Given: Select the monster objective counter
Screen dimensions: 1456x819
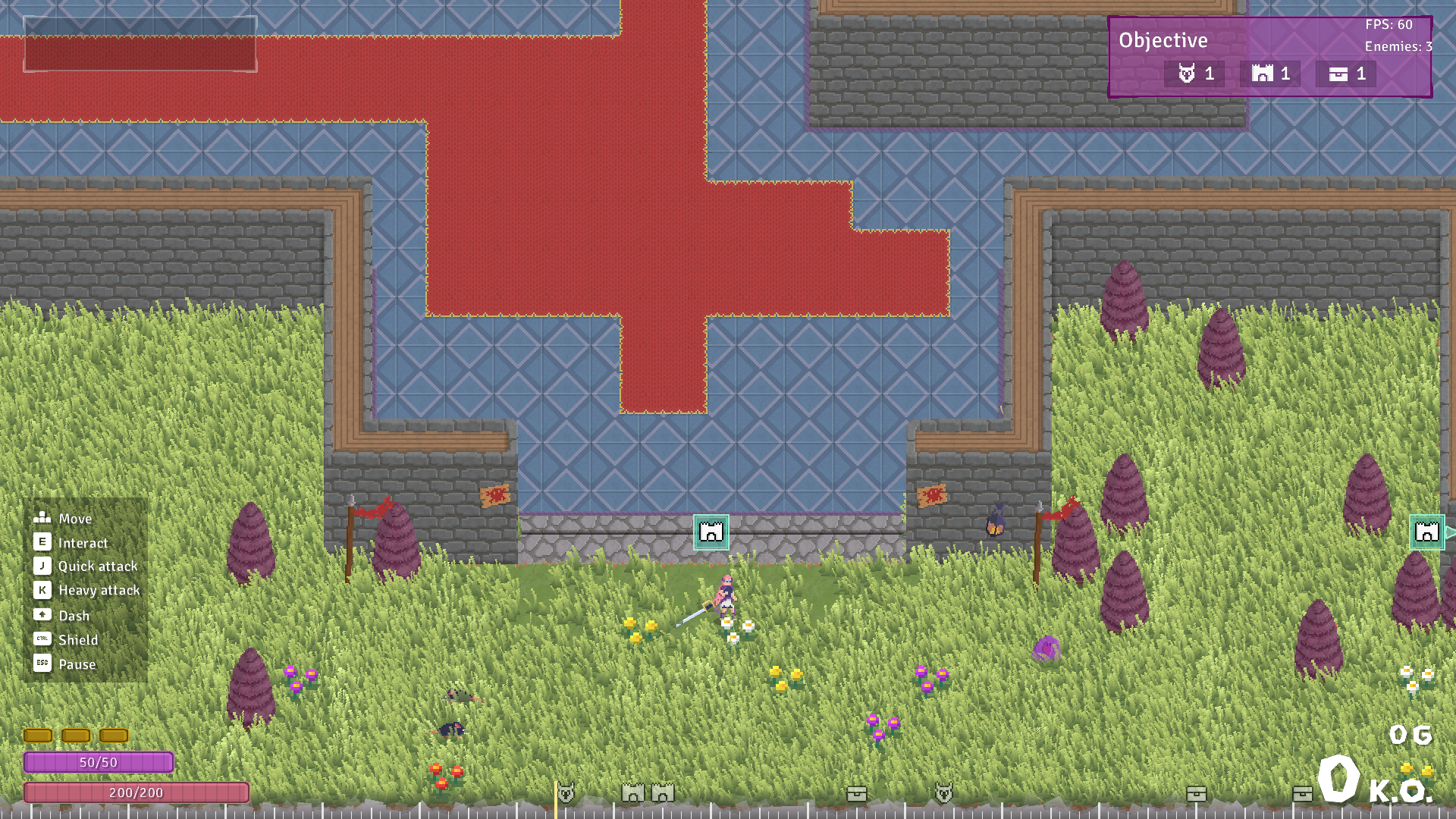Looking at the screenshot, I should 1194,74.
